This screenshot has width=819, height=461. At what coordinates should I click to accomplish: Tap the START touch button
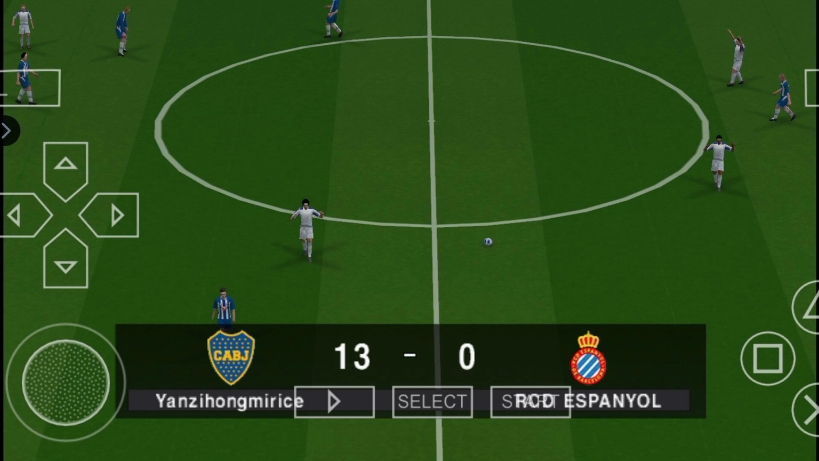[x=530, y=402]
